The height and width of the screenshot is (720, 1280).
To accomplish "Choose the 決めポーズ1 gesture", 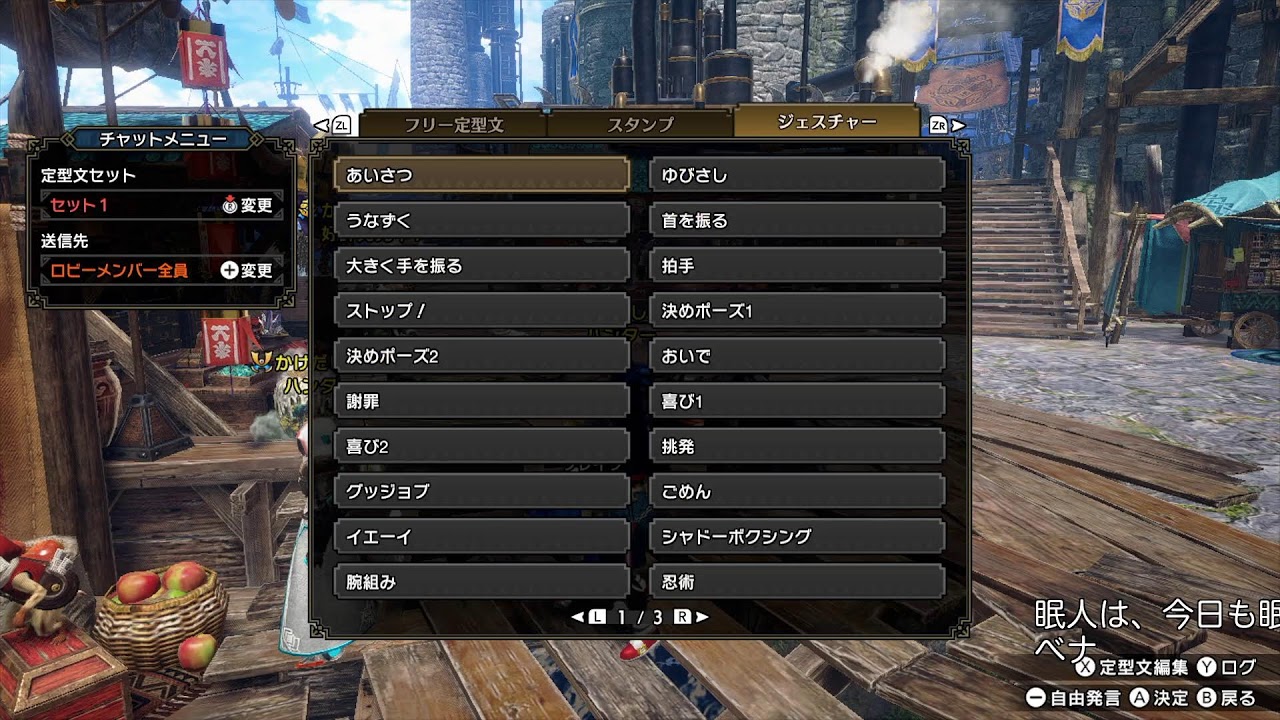I will tap(797, 311).
